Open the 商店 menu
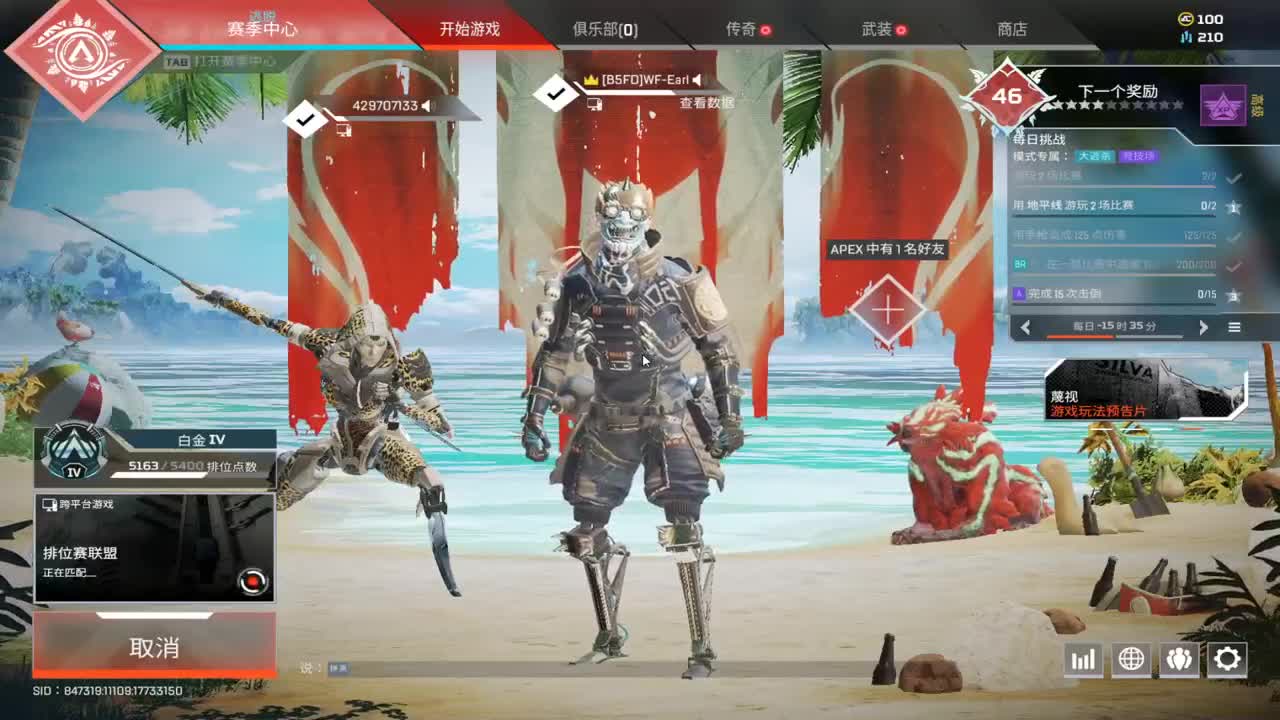Image resolution: width=1280 pixels, height=720 pixels. tap(1011, 29)
